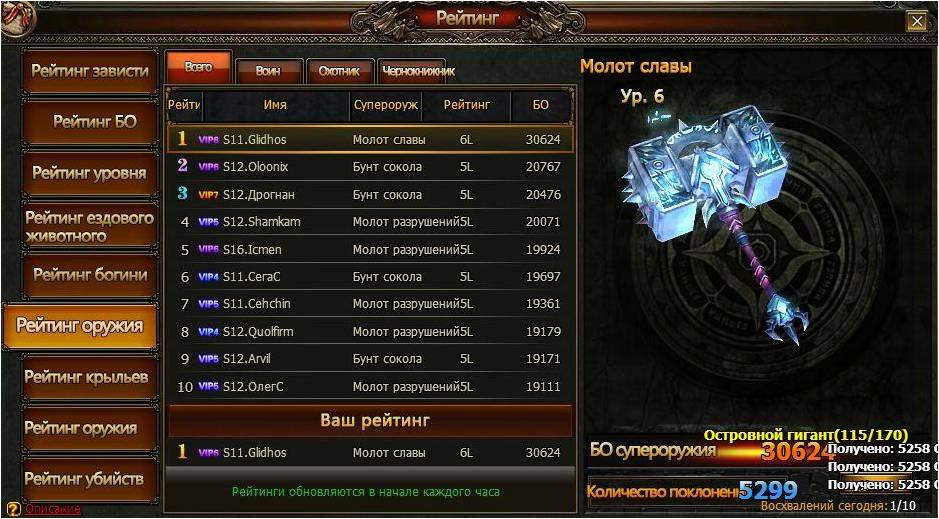Close the Рейтинг window
Image resolution: width=939 pixels, height=519 pixels.
916,21
